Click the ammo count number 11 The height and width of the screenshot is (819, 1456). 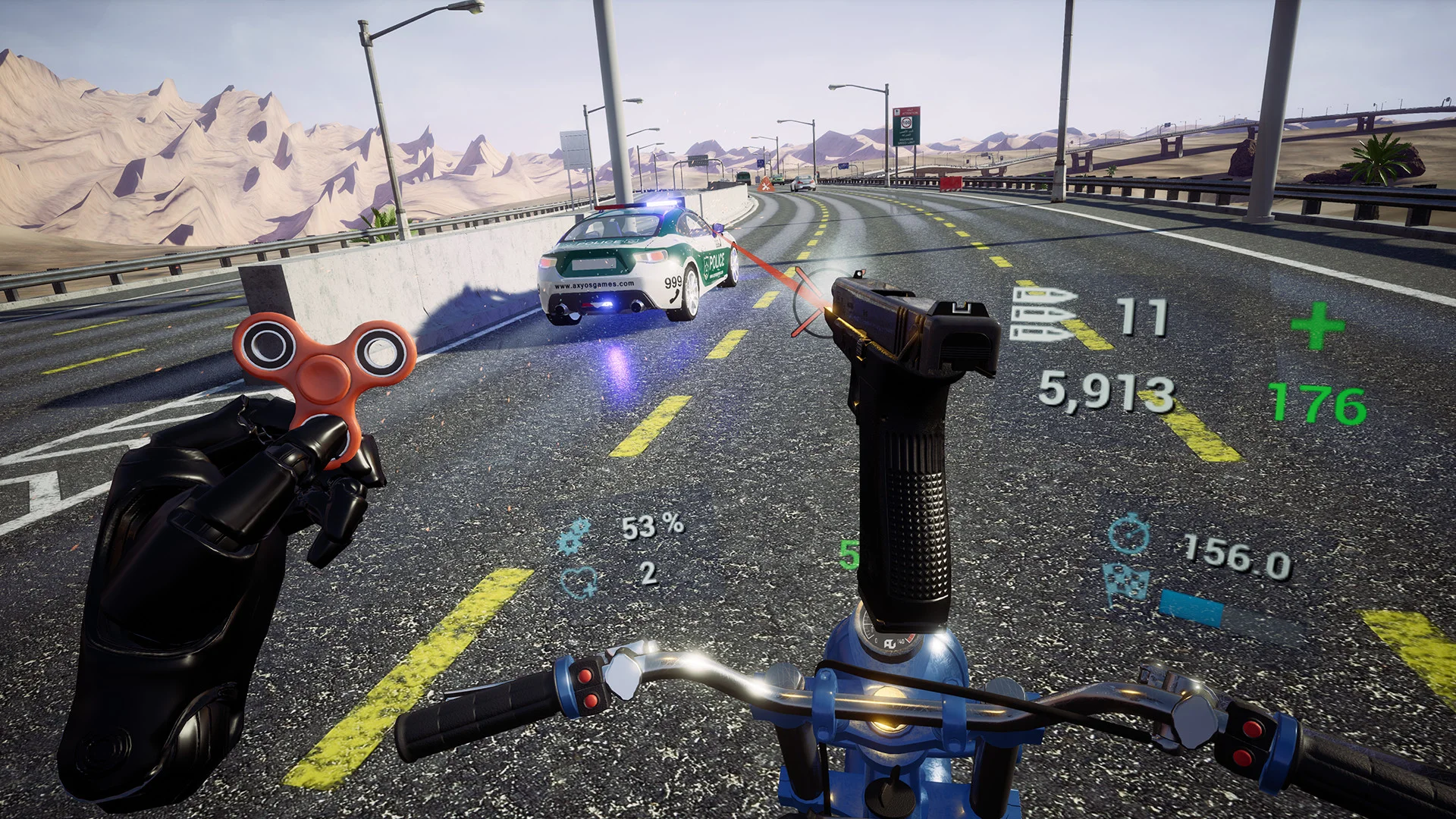[x=1141, y=318]
